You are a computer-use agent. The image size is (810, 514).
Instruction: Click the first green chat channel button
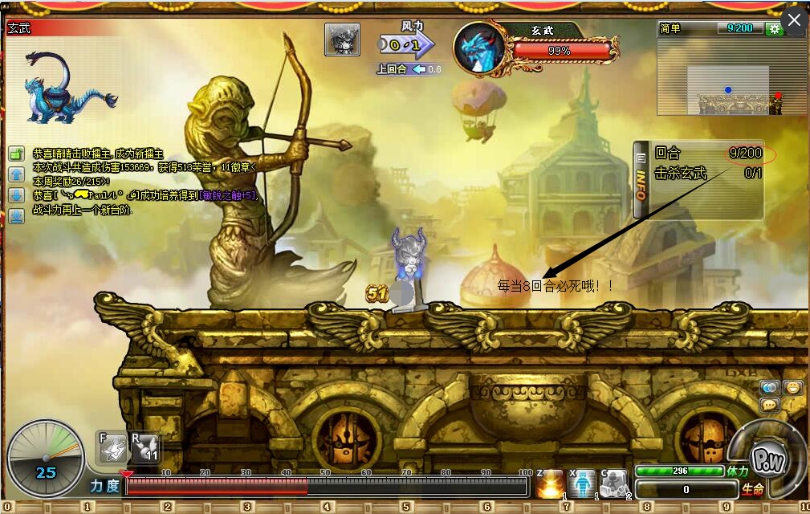(x=17, y=154)
